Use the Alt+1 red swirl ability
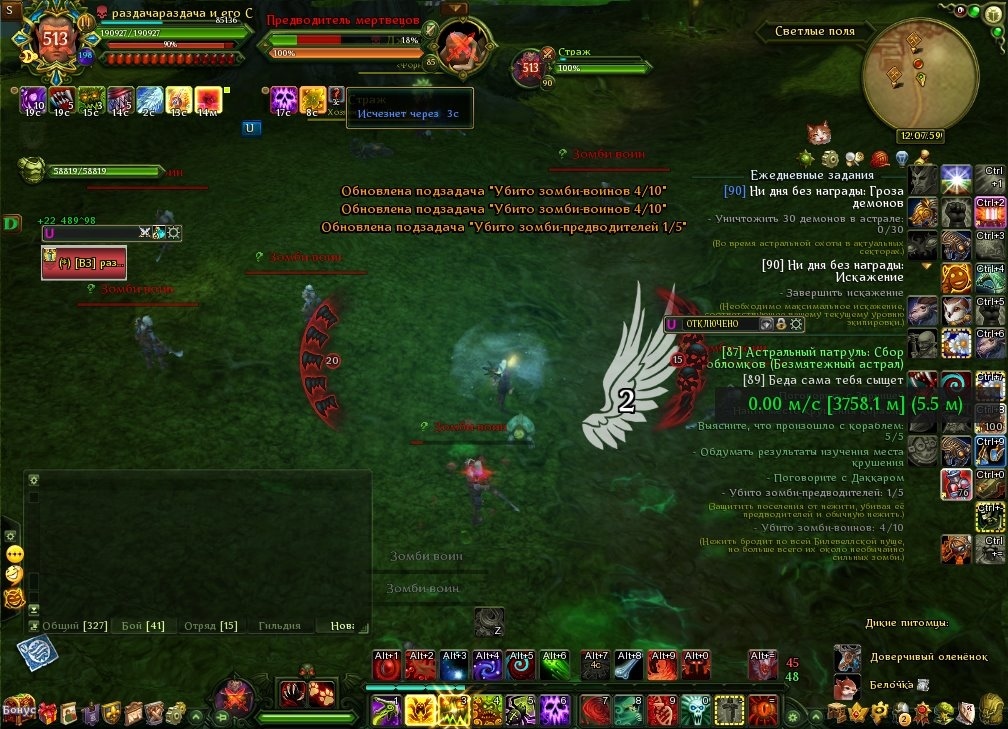The height and width of the screenshot is (729, 1008). [x=388, y=665]
